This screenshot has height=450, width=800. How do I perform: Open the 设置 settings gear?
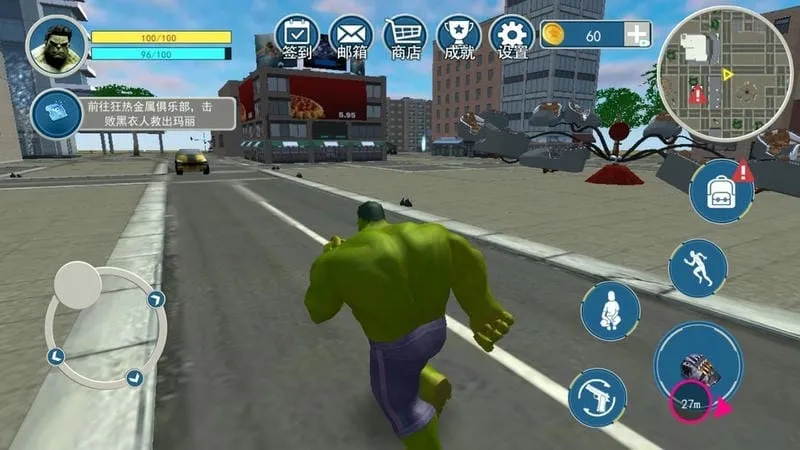pyautogui.click(x=512, y=36)
